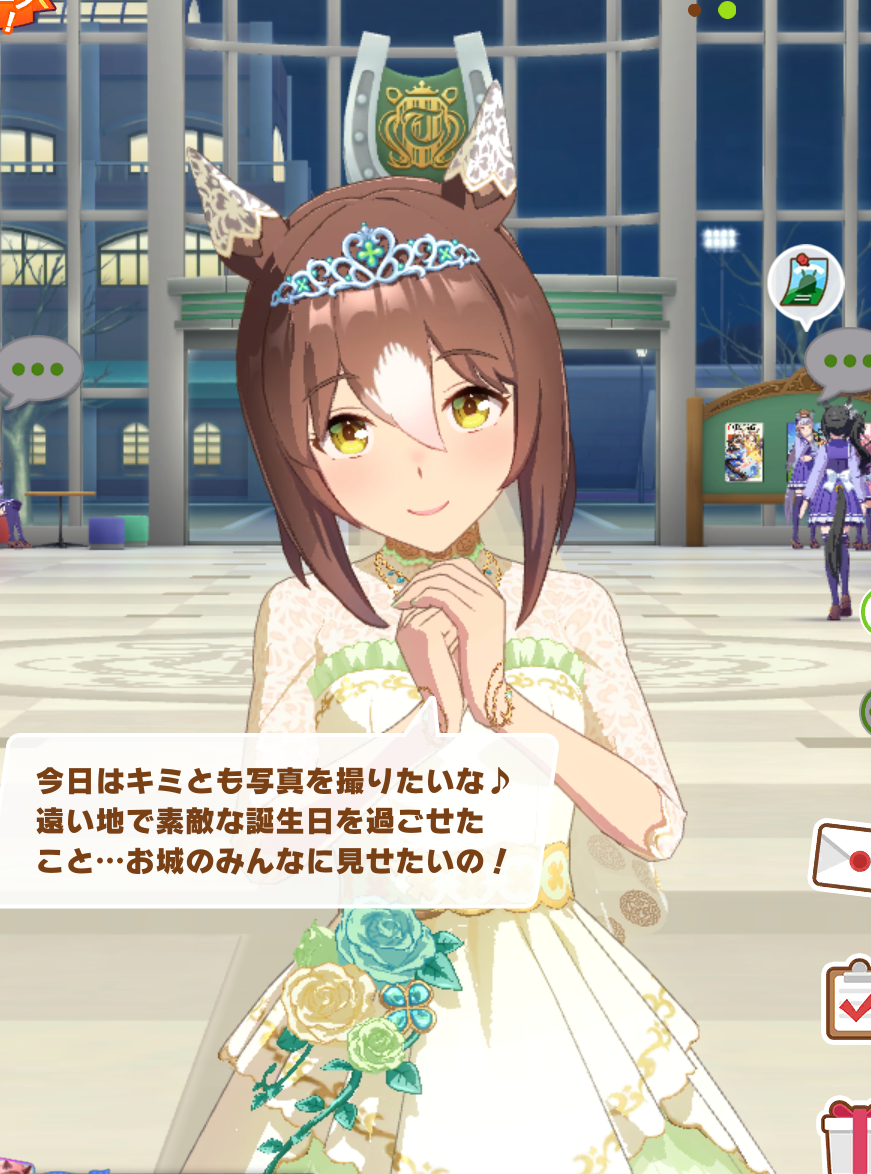Open the missions clipboard with red checkmark
The width and height of the screenshot is (871, 1174).
click(849, 1001)
